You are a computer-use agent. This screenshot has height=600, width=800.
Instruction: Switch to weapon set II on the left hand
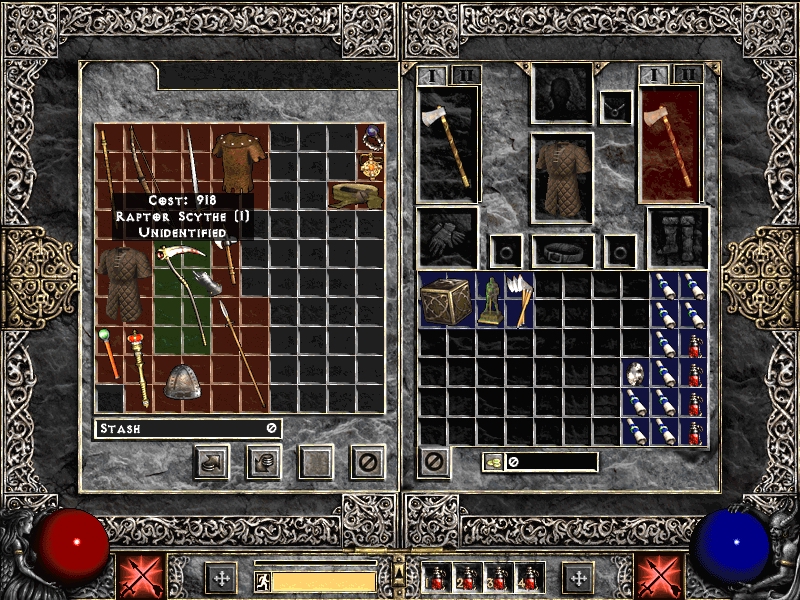(466, 75)
